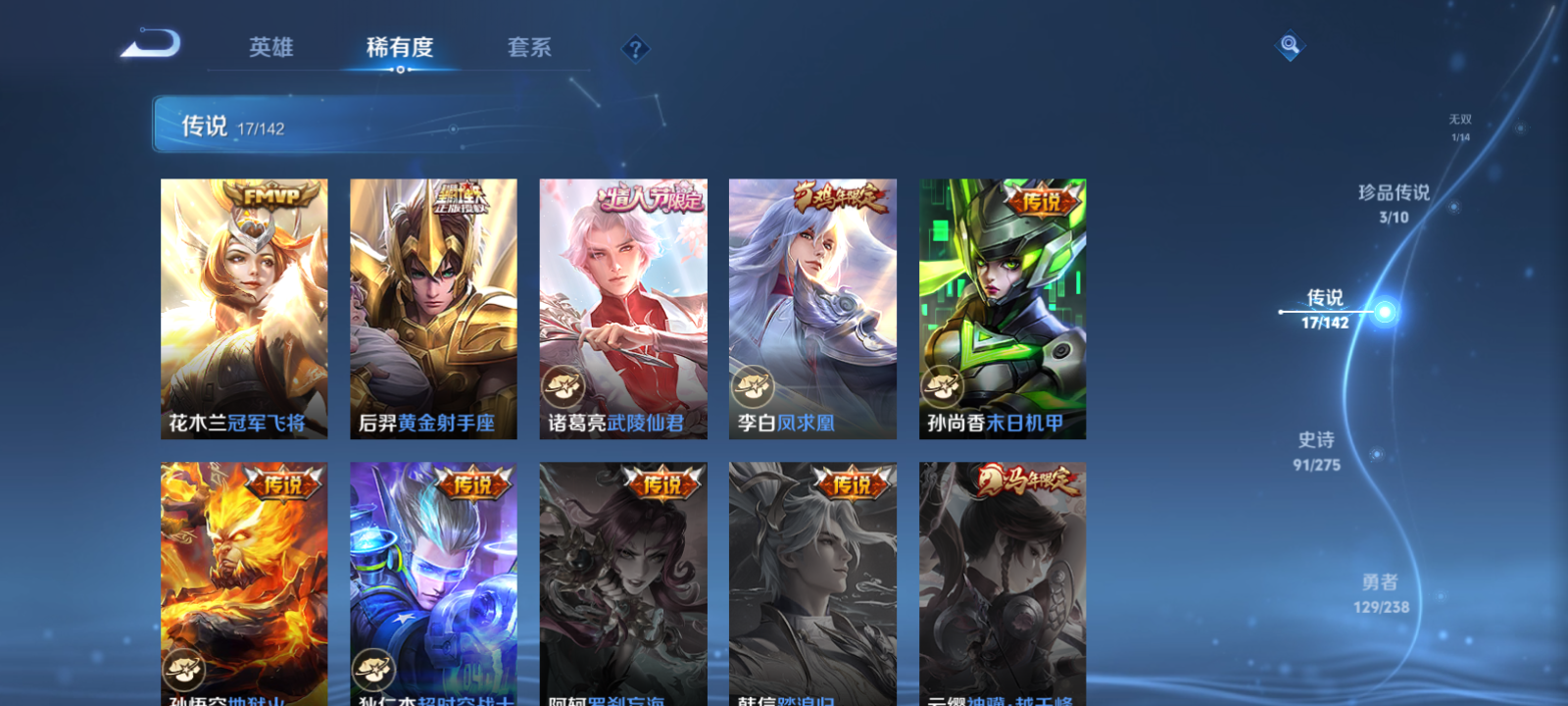Click the glowing node beside 传说 on rail
Screen dimensions: 1568x706
coord(1383,312)
